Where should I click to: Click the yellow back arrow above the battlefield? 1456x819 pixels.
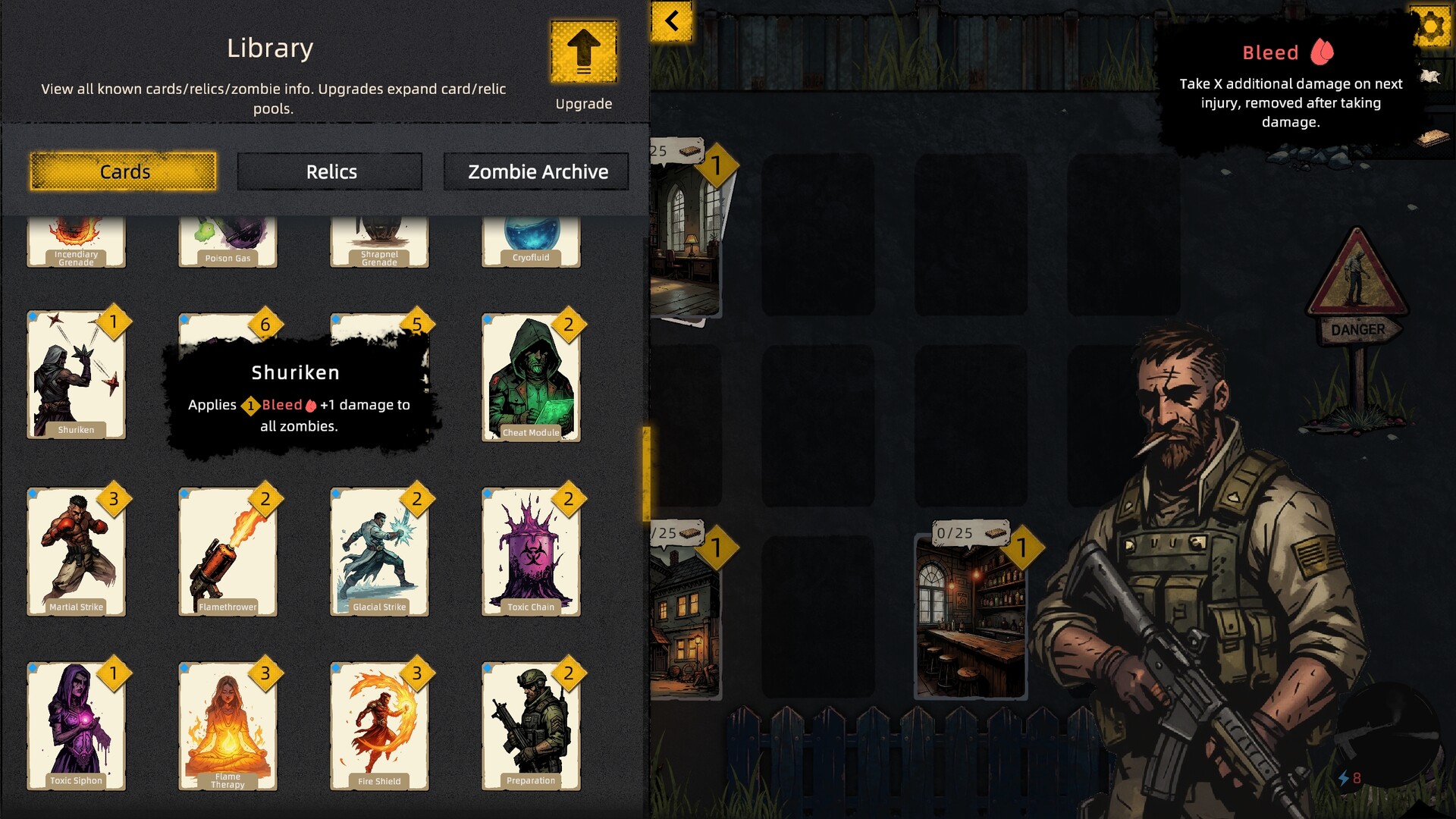670,20
